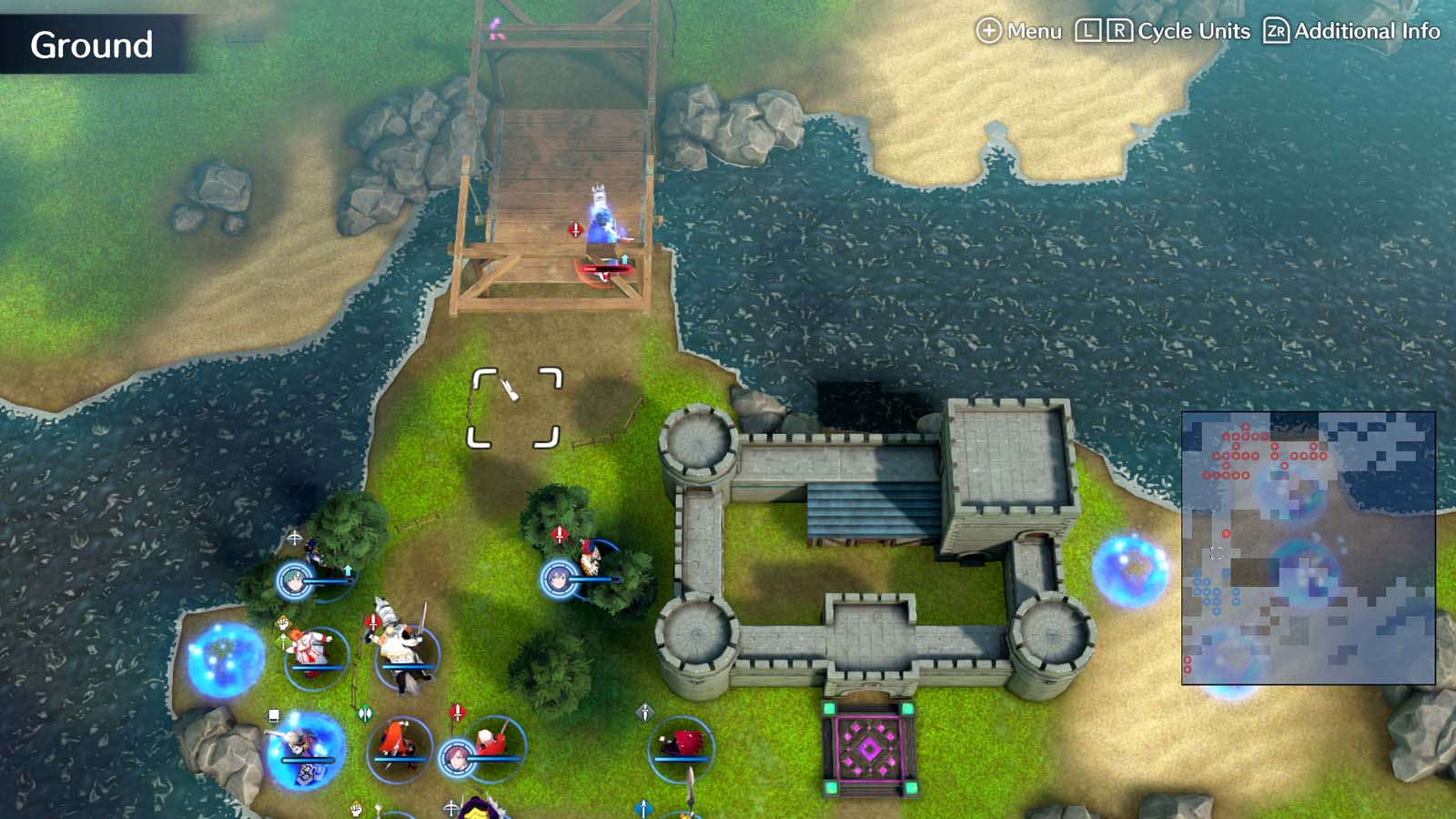The width and height of the screenshot is (1456, 819).
Task: Click the Additional Info label
Action: point(1367,30)
